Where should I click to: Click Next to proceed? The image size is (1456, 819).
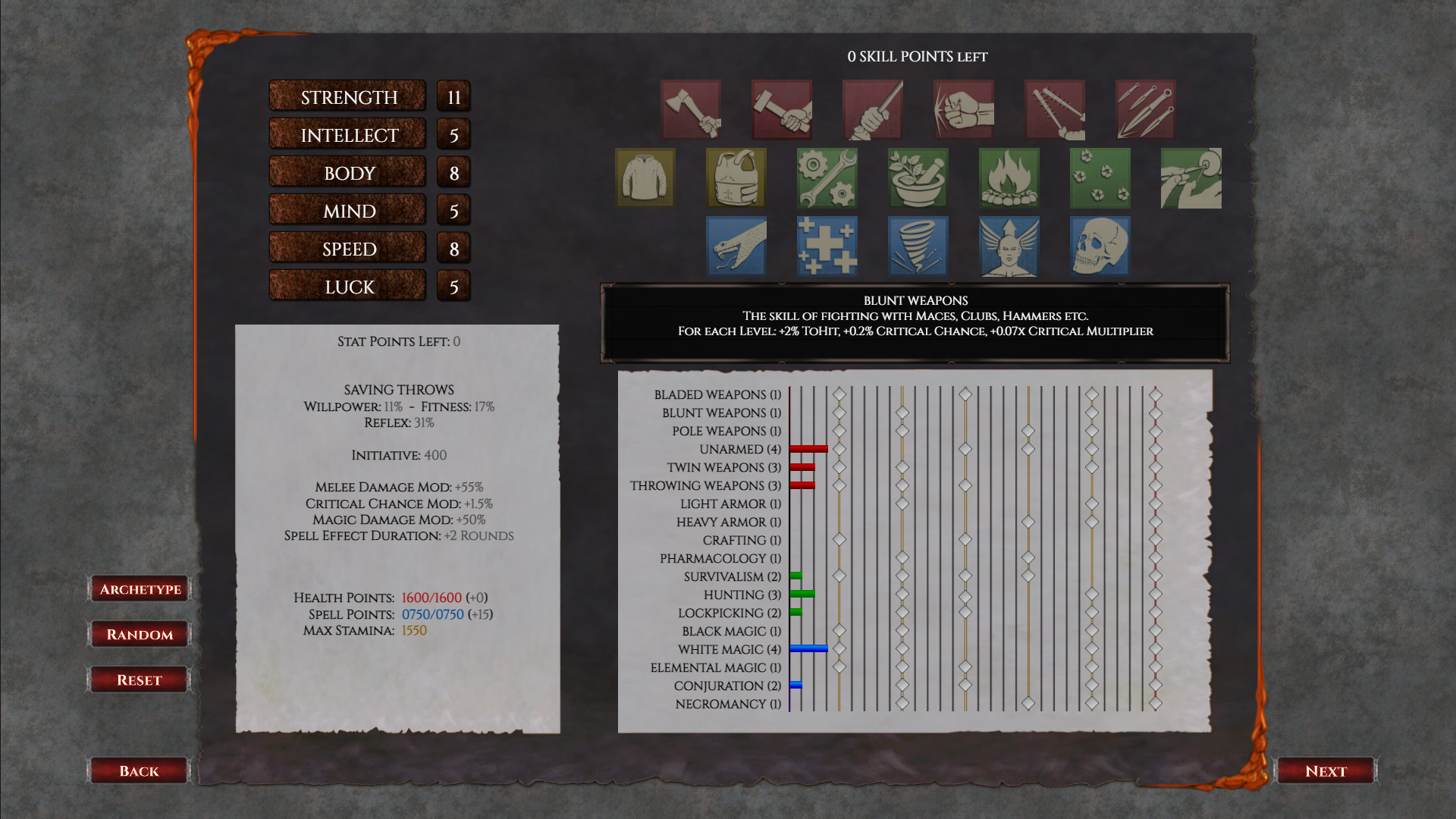(1326, 770)
